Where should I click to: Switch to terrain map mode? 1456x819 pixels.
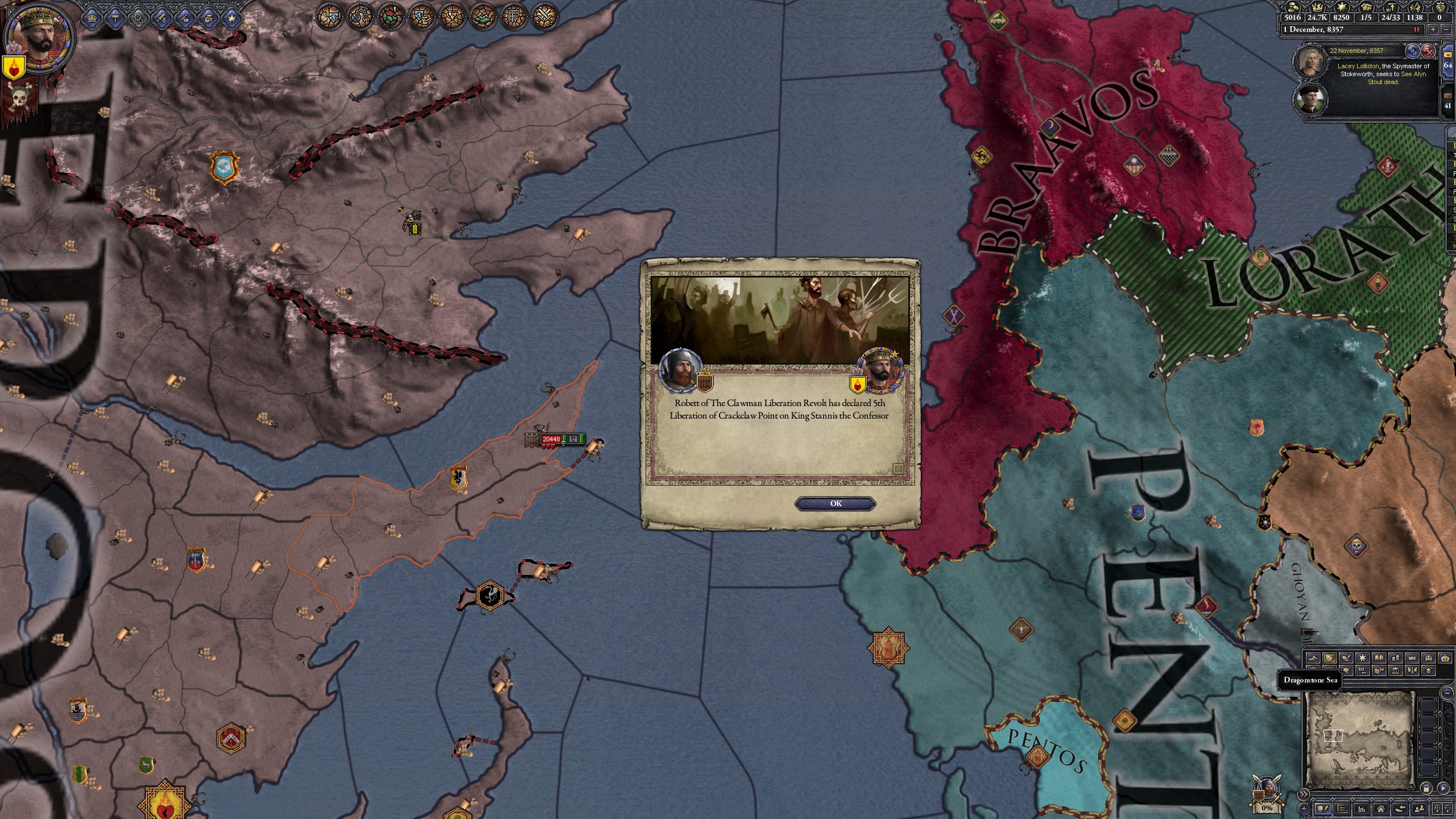(1313, 658)
